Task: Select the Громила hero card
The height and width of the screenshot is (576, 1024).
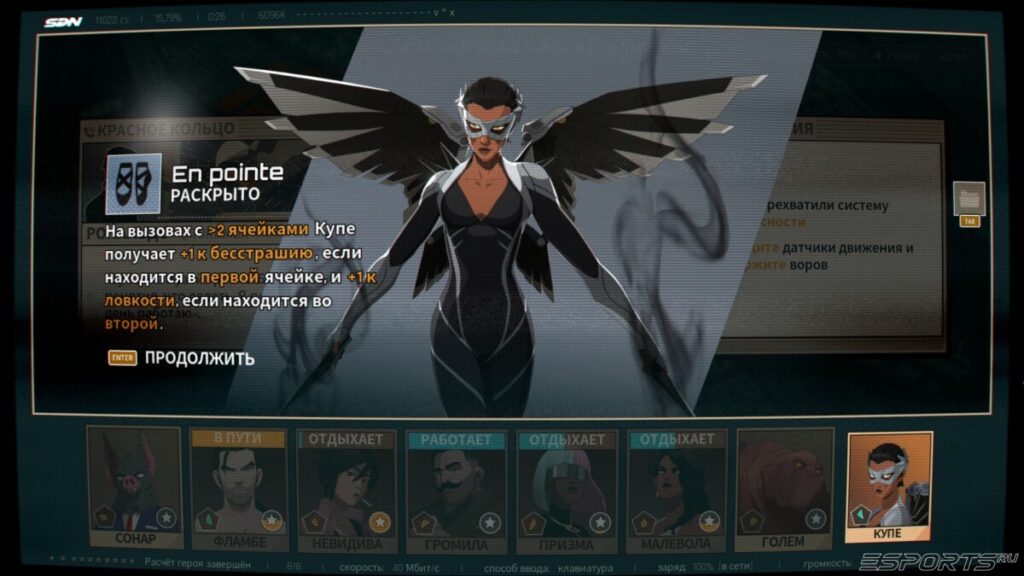Action: [456, 490]
